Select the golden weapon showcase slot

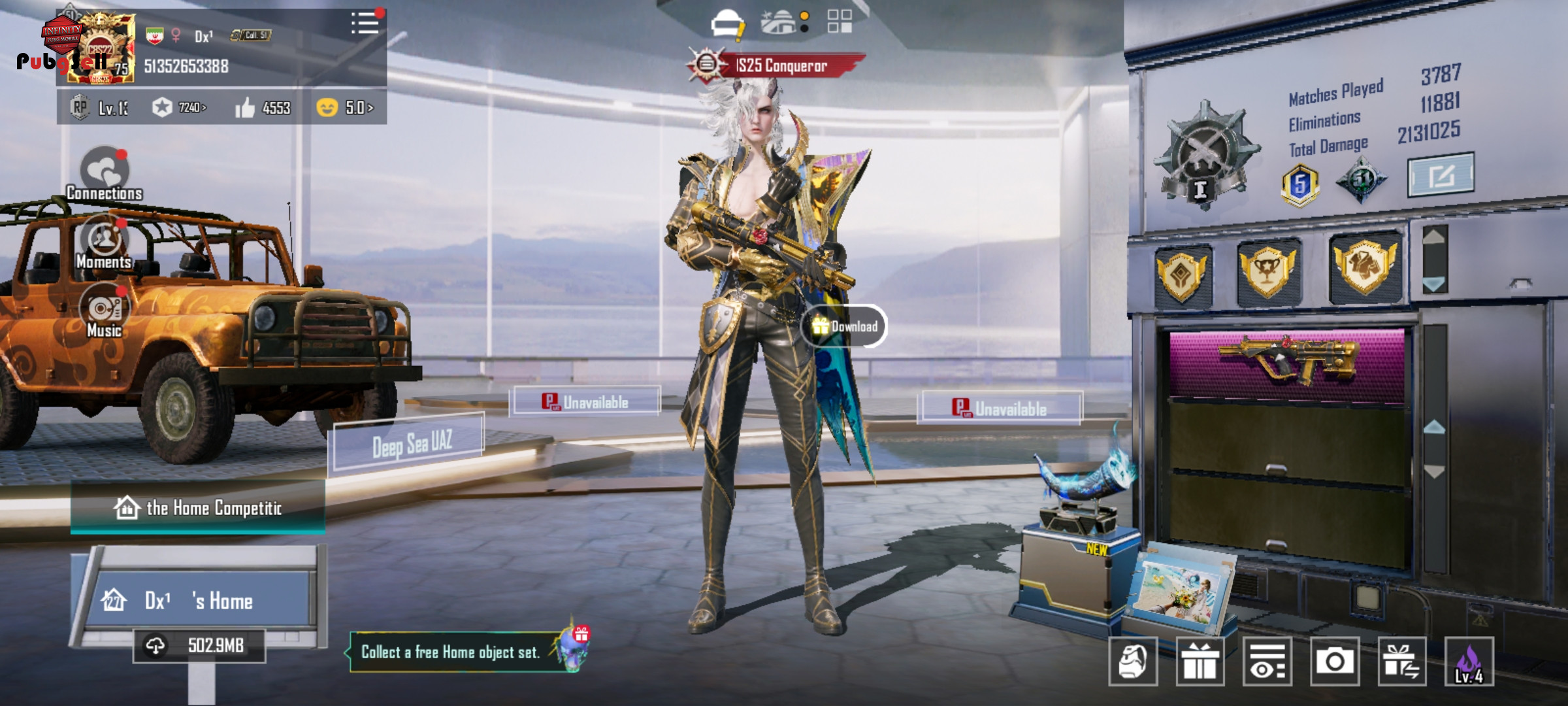point(1286,361)
